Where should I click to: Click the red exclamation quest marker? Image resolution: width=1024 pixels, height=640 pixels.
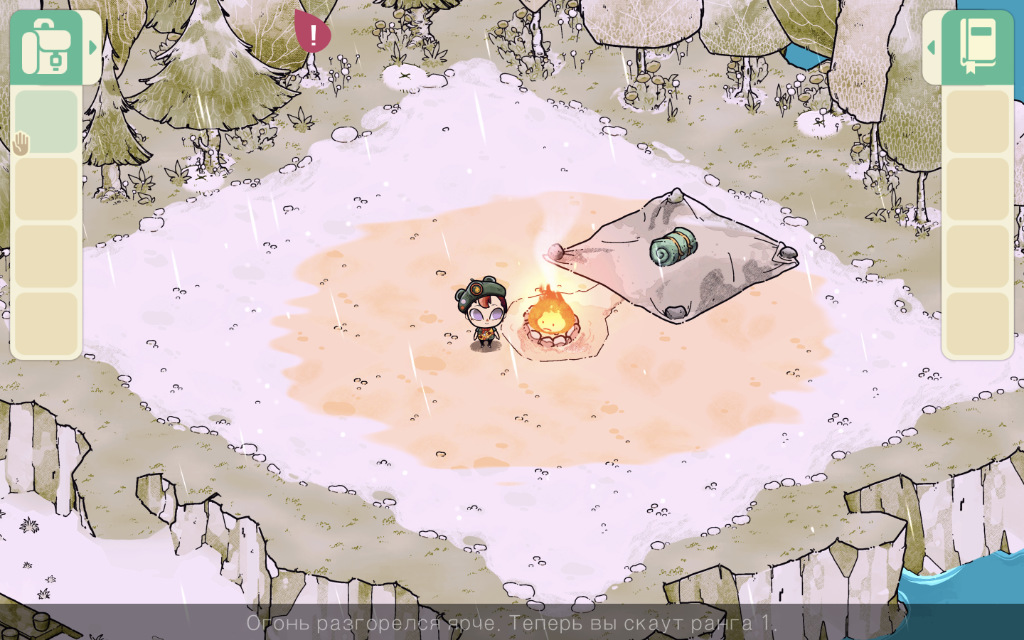[x=315, y=33]
